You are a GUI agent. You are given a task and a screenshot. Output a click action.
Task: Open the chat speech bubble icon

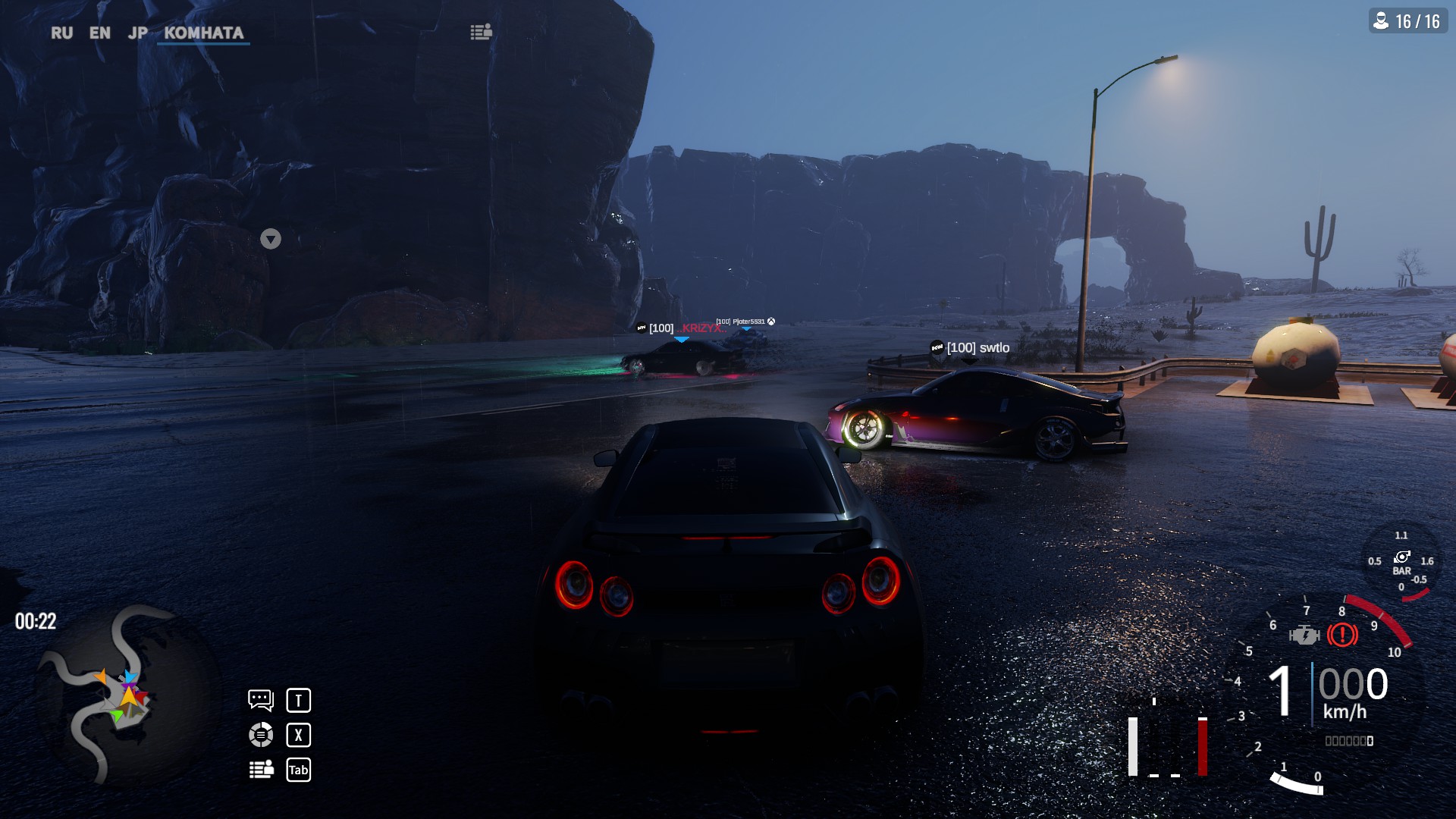pyautogui.click(x=260, y=699)
